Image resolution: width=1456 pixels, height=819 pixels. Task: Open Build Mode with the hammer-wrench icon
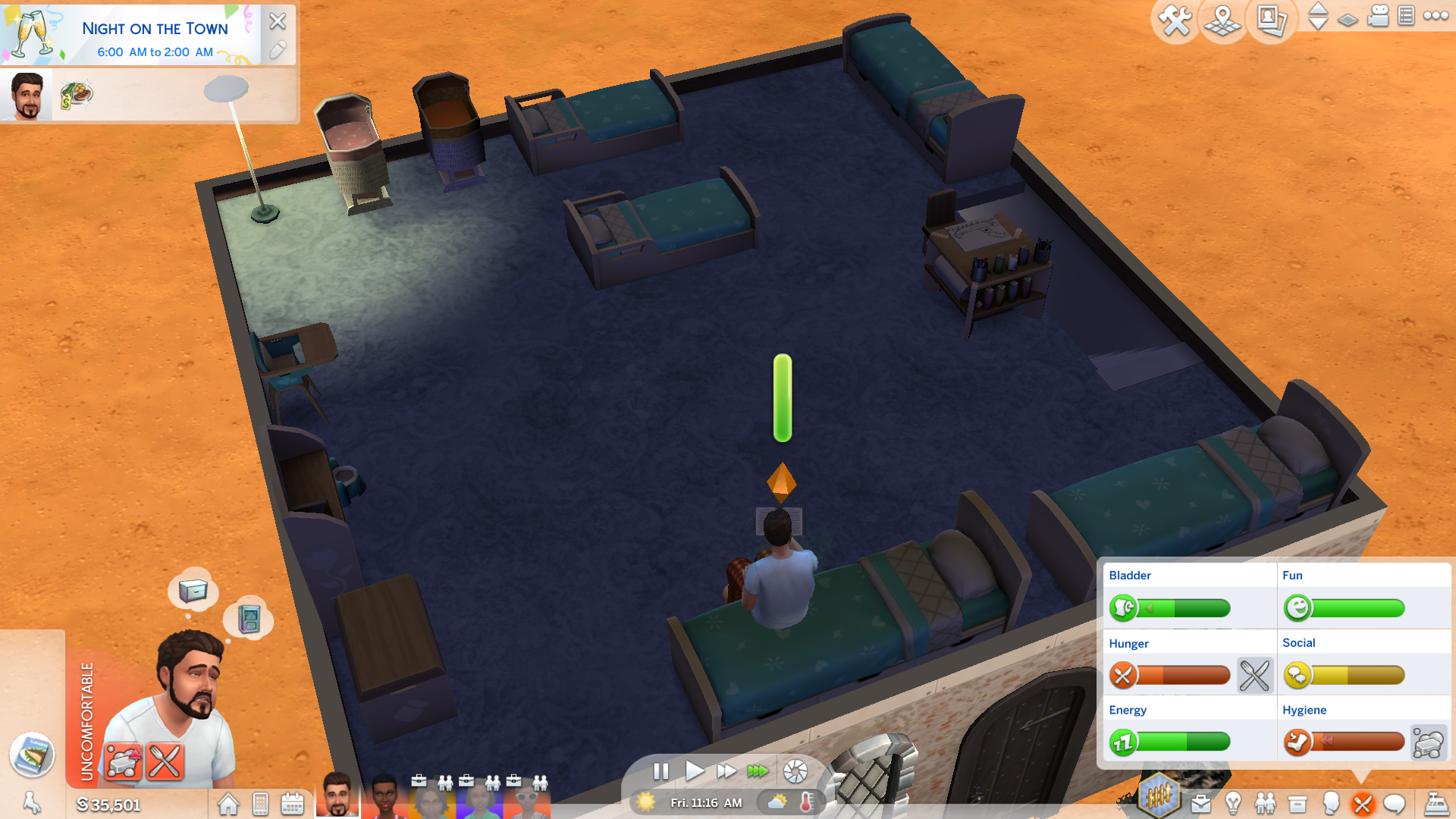point(1175,20)
